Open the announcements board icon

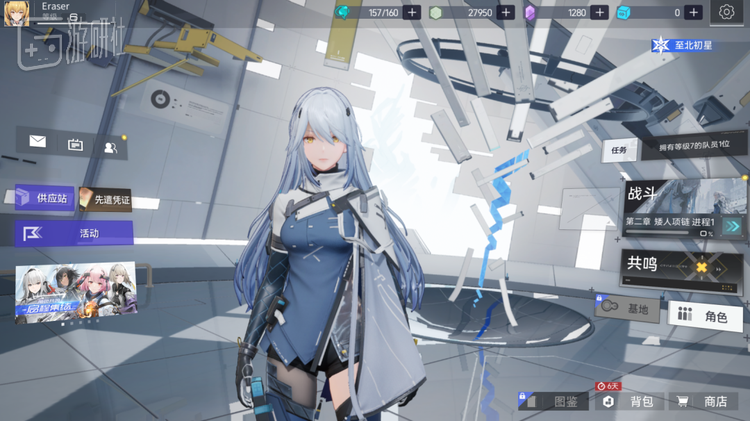75,144
